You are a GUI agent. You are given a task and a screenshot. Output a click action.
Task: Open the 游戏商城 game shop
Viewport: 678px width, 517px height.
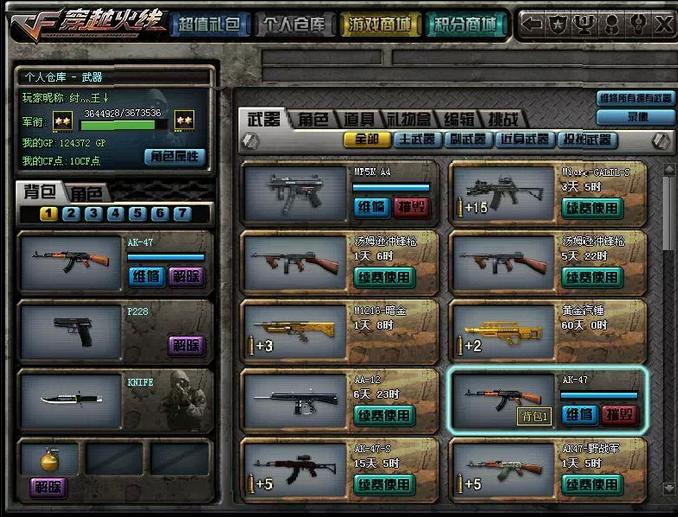click(379, 24)
